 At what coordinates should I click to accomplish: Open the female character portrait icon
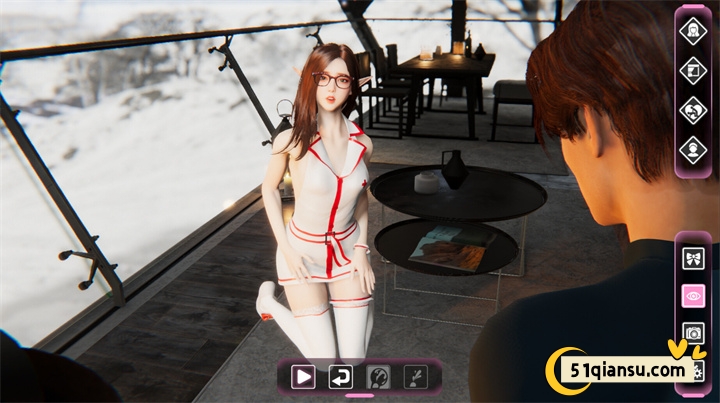(x=692, y=31)
